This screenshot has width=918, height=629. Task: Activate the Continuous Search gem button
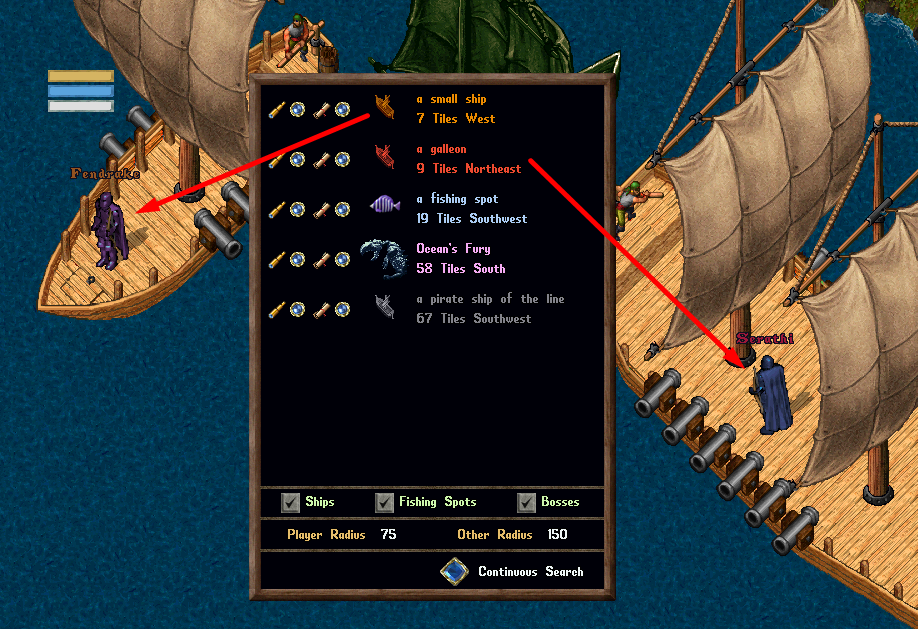coord(455,572)
